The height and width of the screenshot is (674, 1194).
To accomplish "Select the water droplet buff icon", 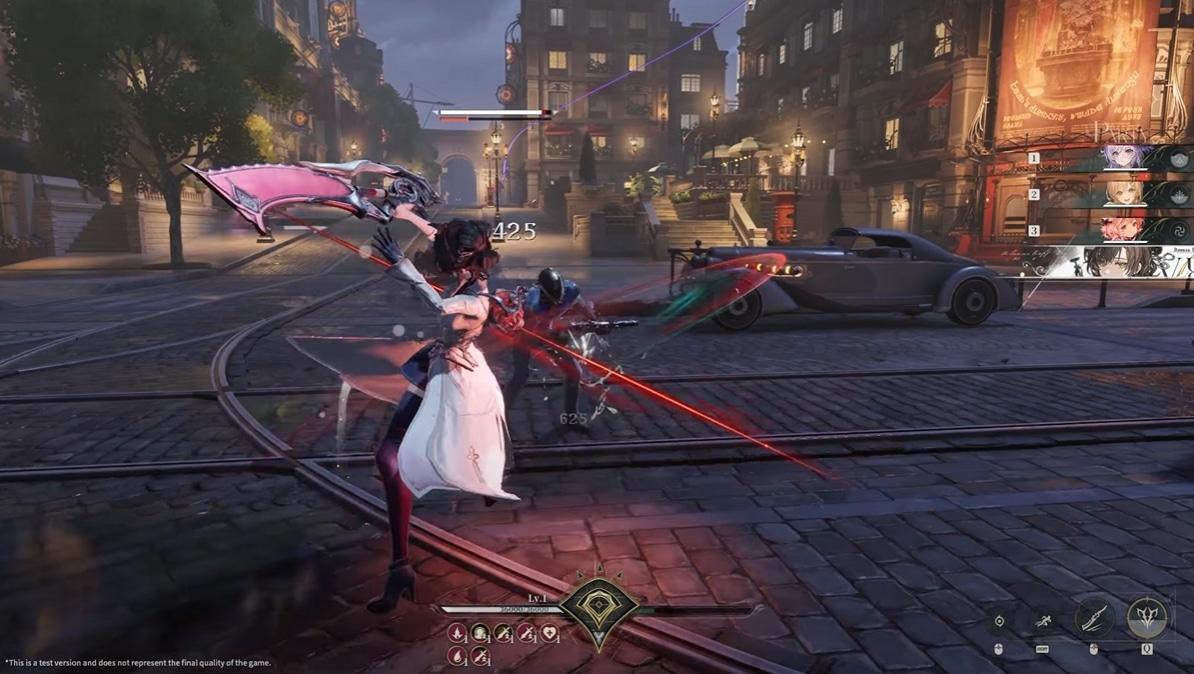I will coord(457,656).
